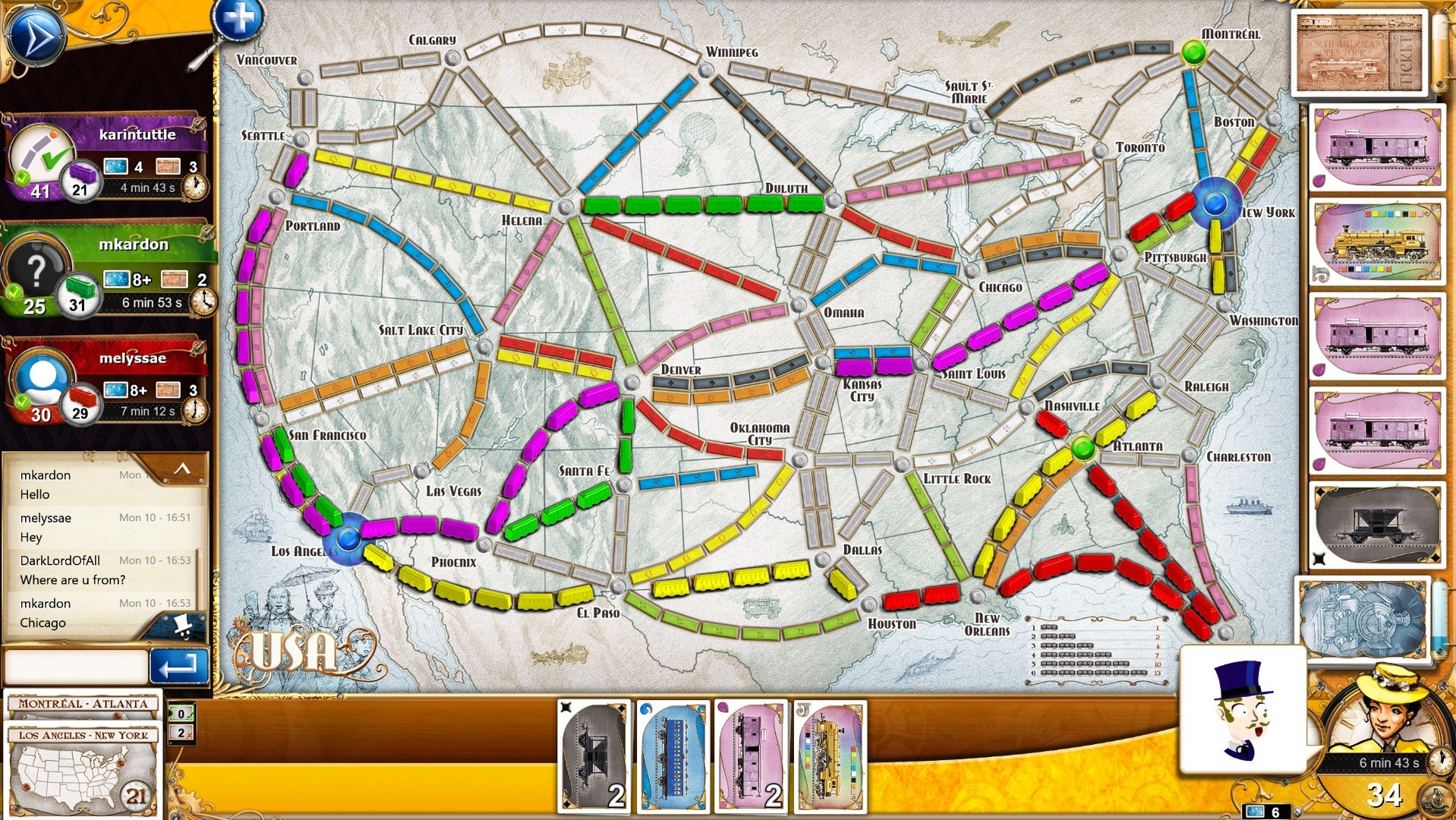Click the completed tickets counter showing 0
The height and width of the screenshot is (820, 1456).
pyautogui.click(x=179, y=712)
